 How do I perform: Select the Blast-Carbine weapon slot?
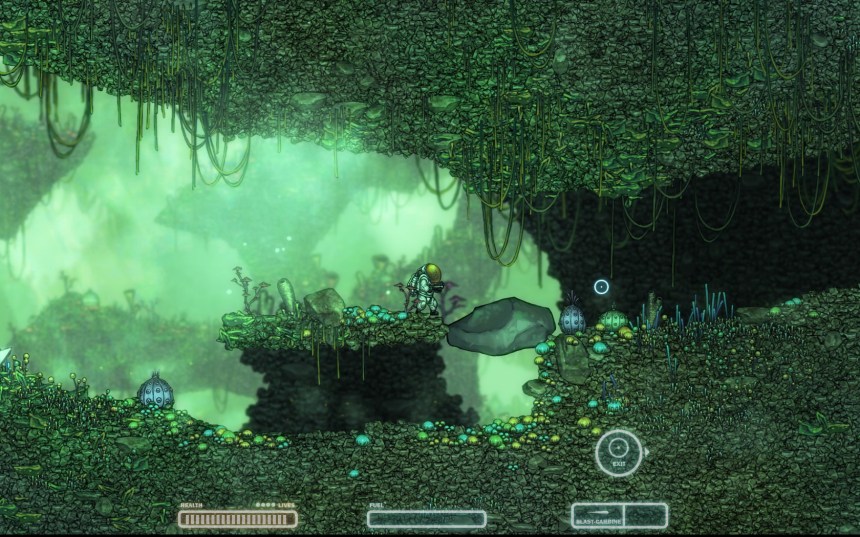[597, 516]
